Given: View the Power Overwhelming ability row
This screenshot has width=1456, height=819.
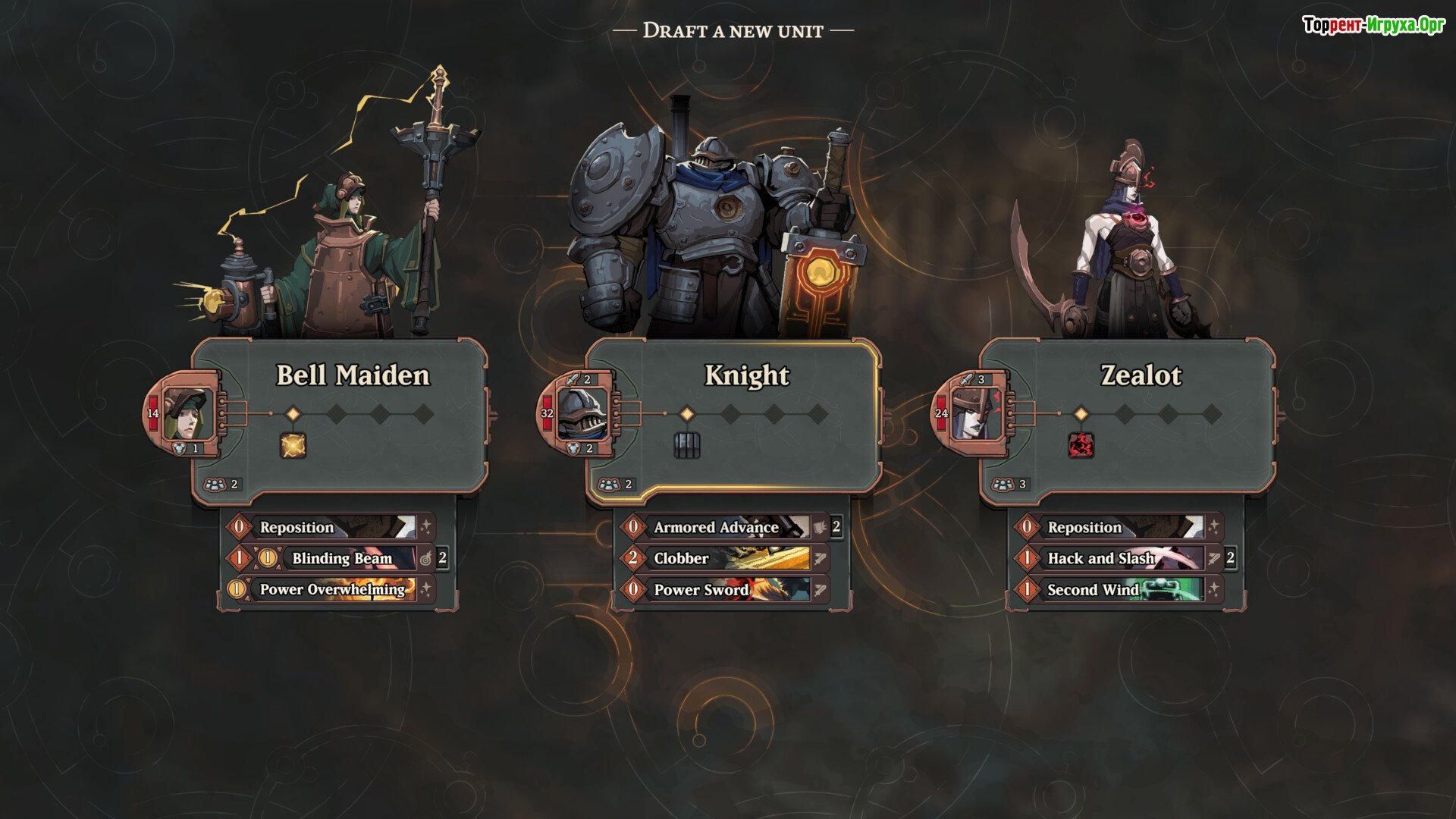Looking at the screenshot, I should [x=332, y=589].
